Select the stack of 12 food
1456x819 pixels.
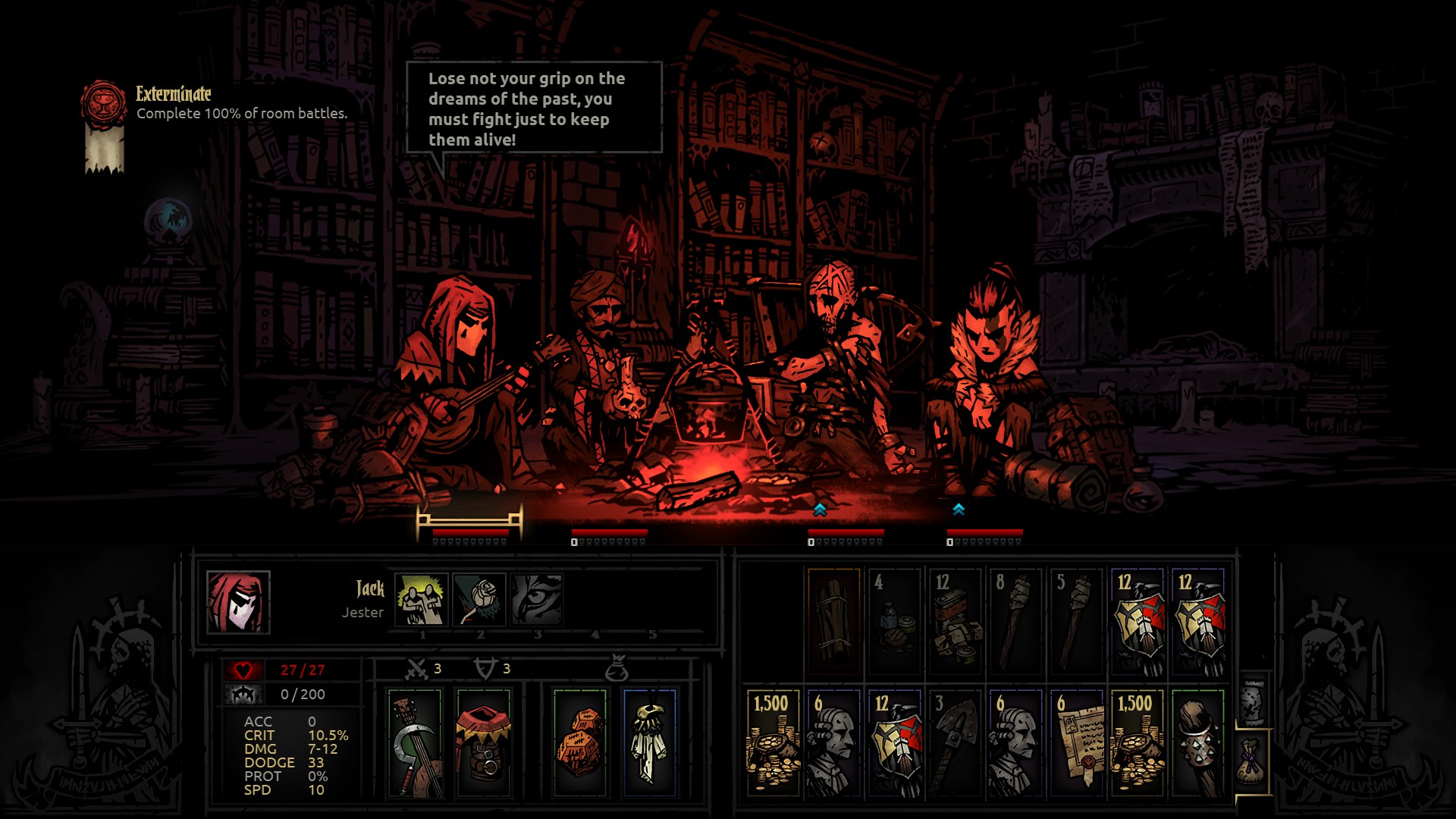coord(955,622)
